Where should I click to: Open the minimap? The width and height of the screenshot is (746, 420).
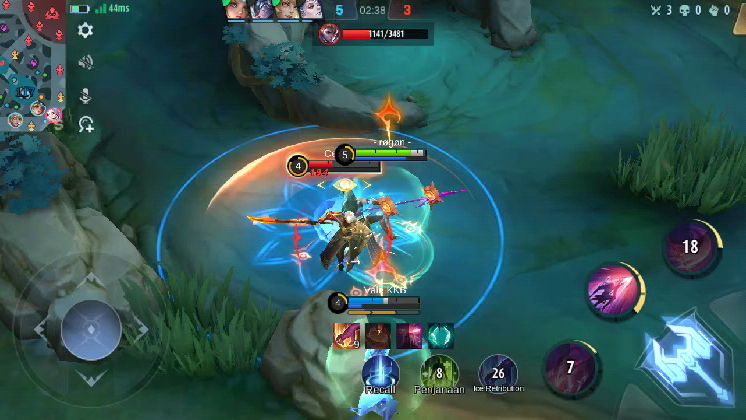[30, 65]
